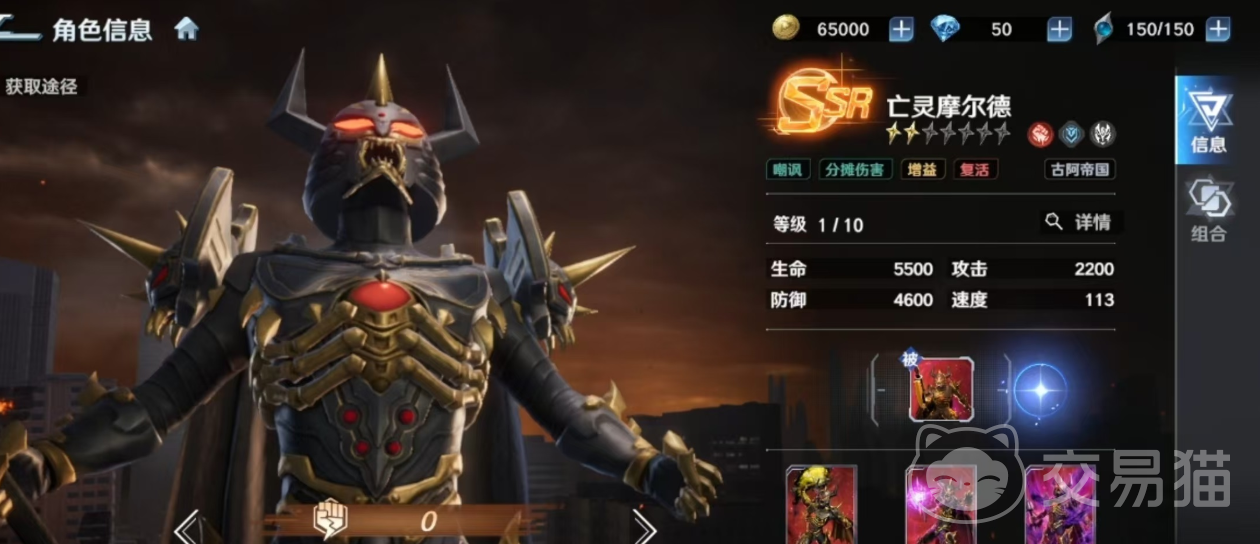Add gold coins with the plus button

pos(901,30)
